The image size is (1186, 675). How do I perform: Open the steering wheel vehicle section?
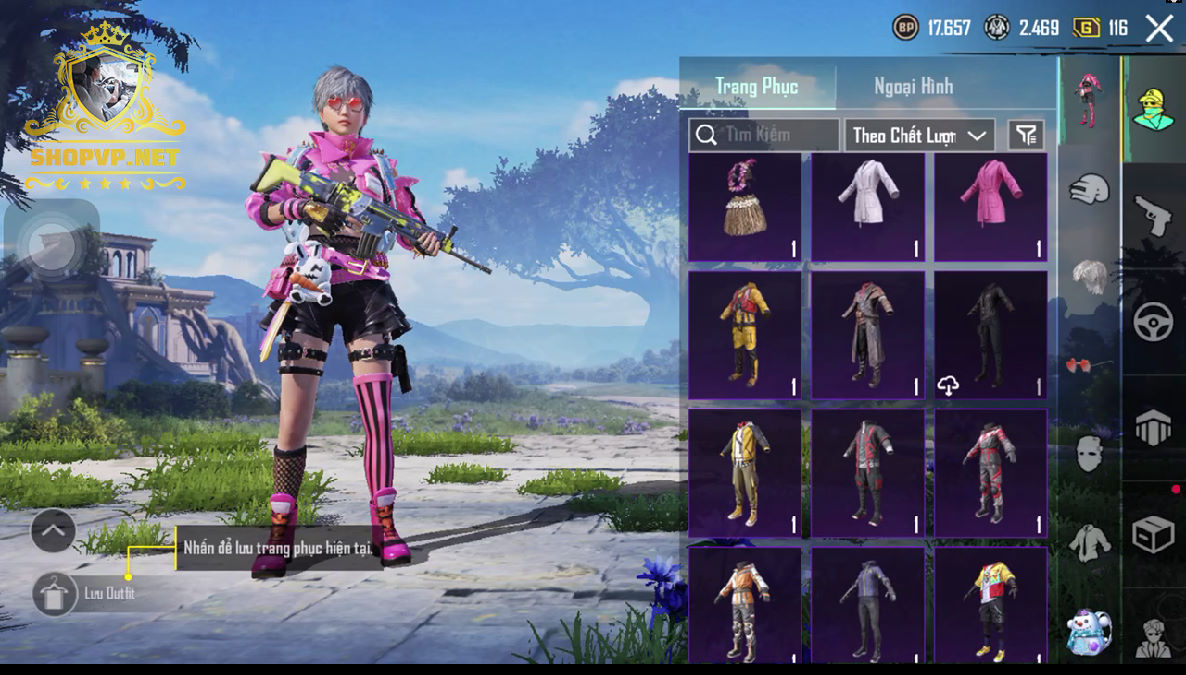pos(1153,322)
